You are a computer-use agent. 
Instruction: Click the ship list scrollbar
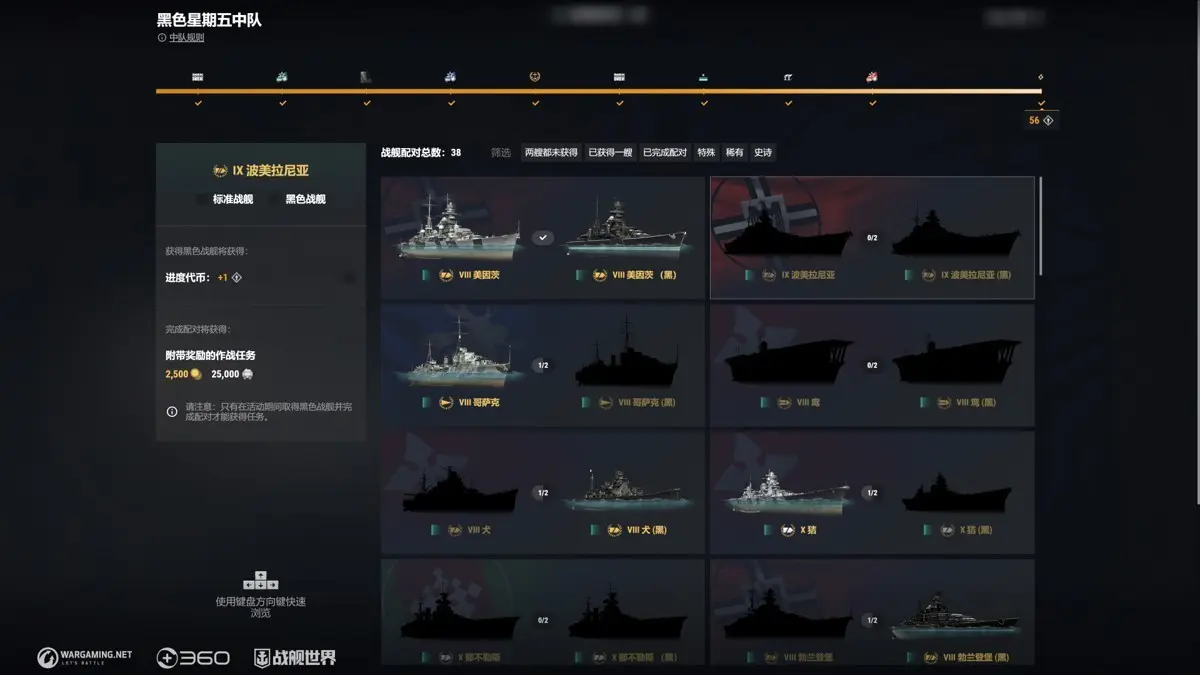(1040, 225)
